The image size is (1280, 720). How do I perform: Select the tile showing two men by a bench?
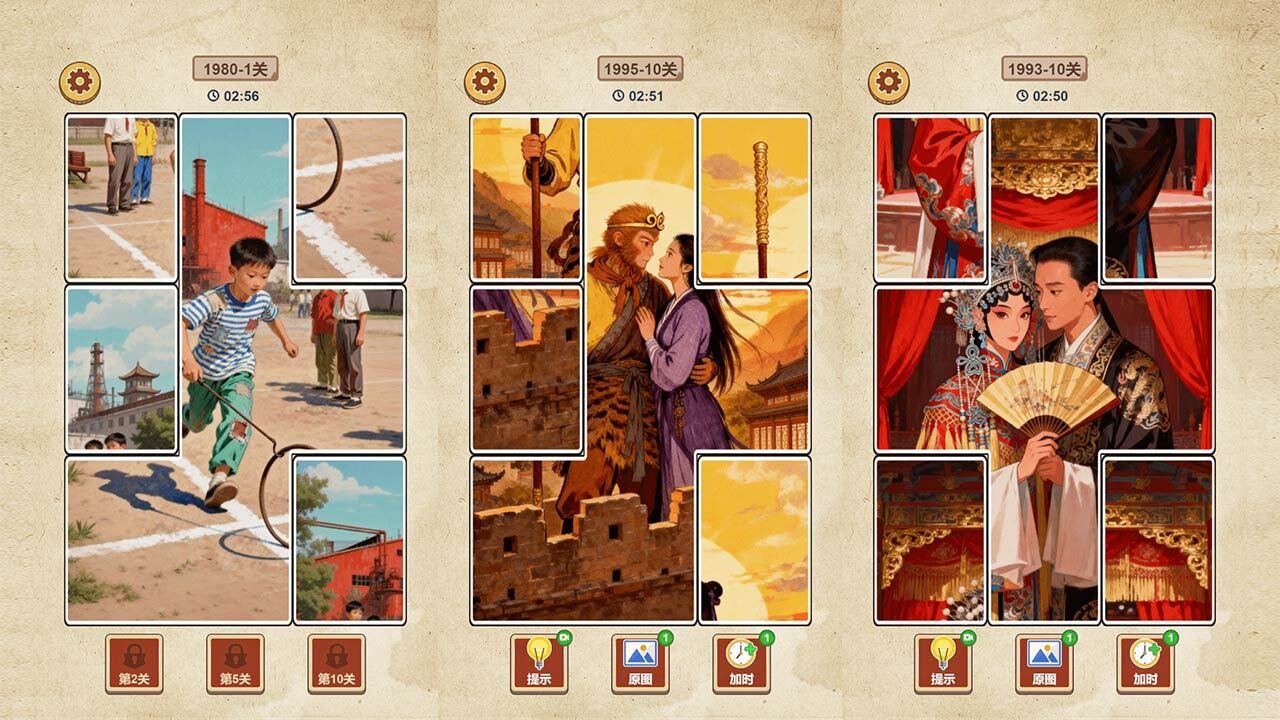click(121, 197)
